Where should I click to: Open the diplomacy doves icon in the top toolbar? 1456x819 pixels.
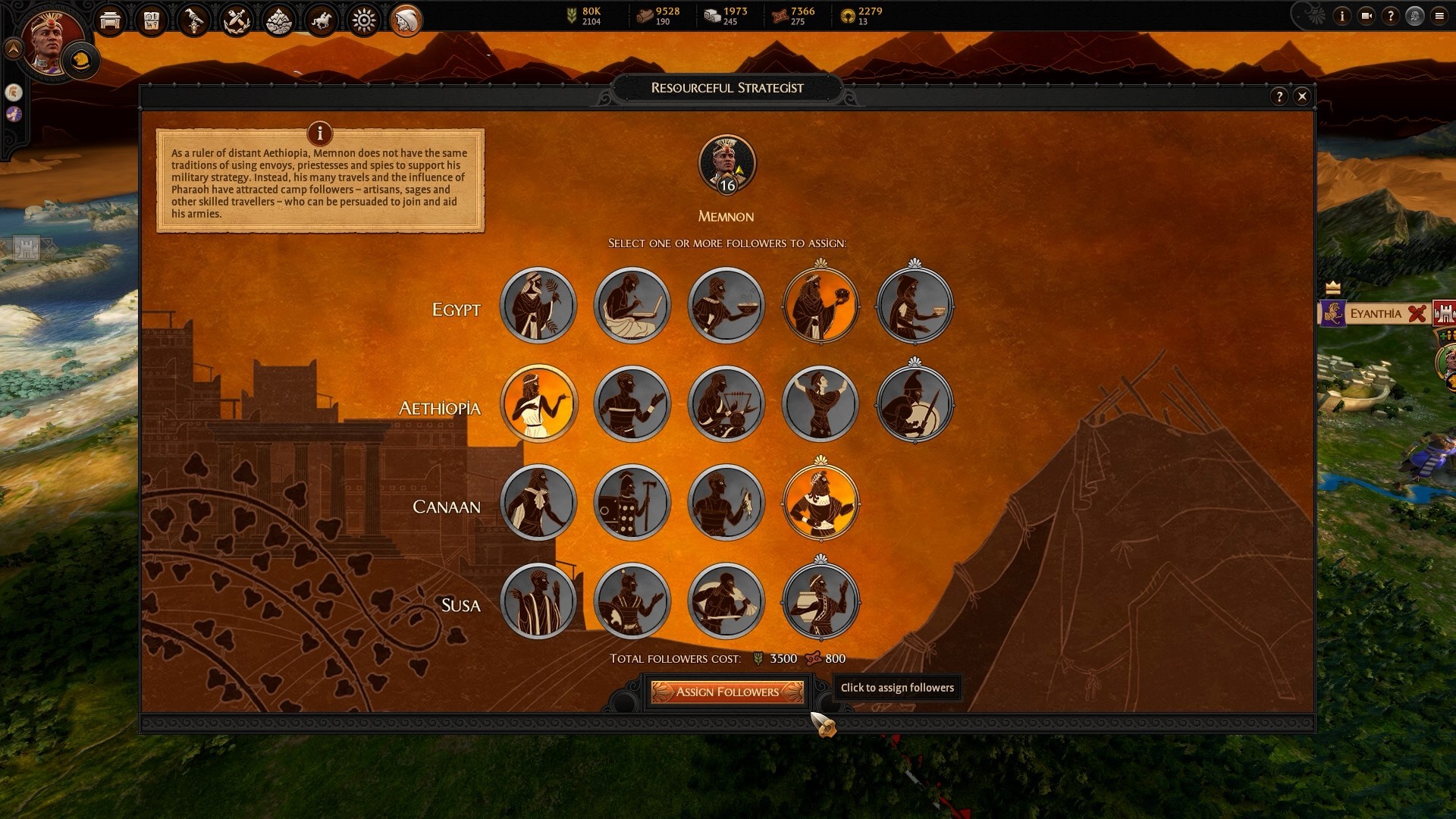pos(194,21)
